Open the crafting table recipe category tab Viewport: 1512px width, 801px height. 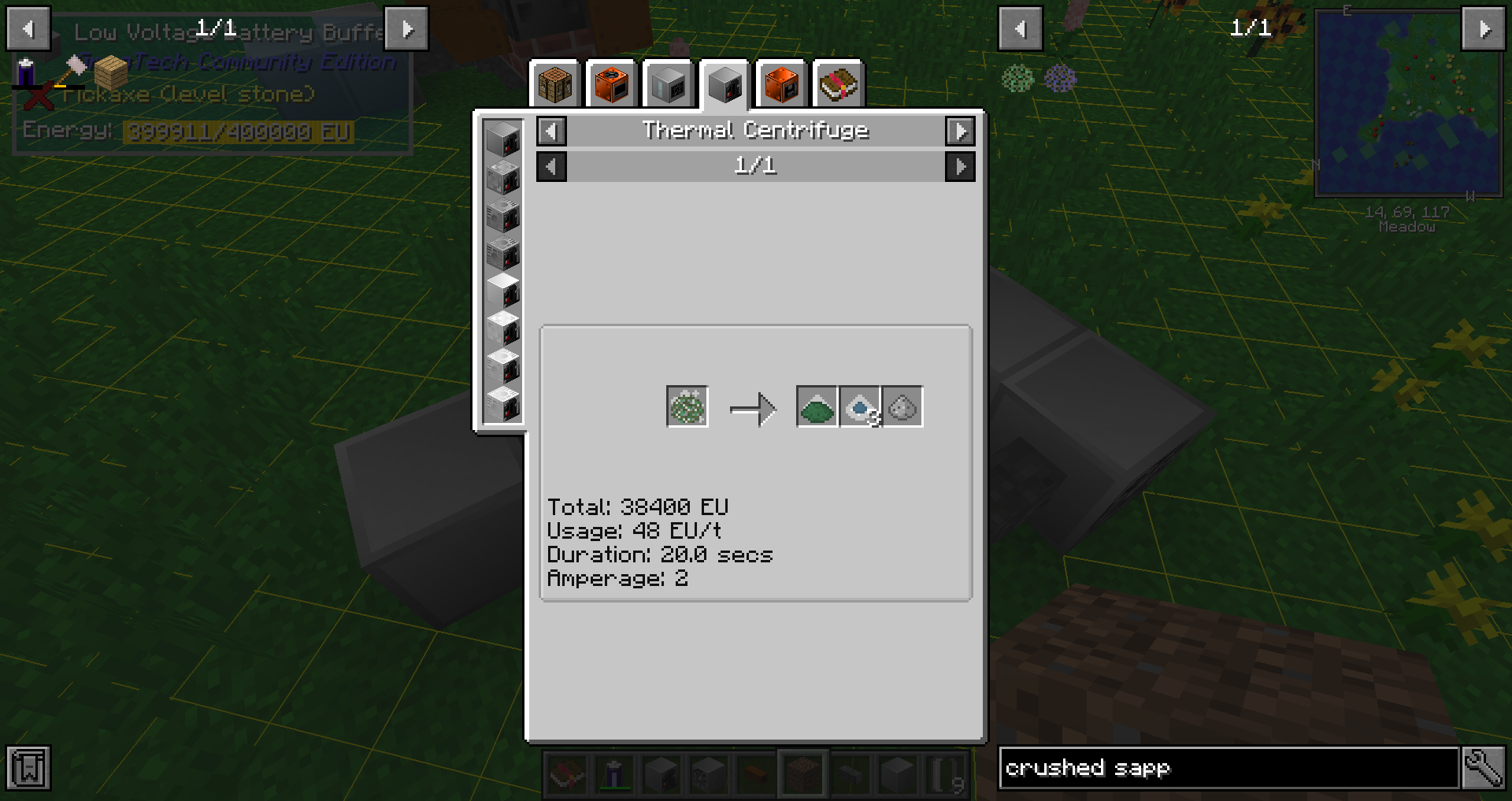554,83
